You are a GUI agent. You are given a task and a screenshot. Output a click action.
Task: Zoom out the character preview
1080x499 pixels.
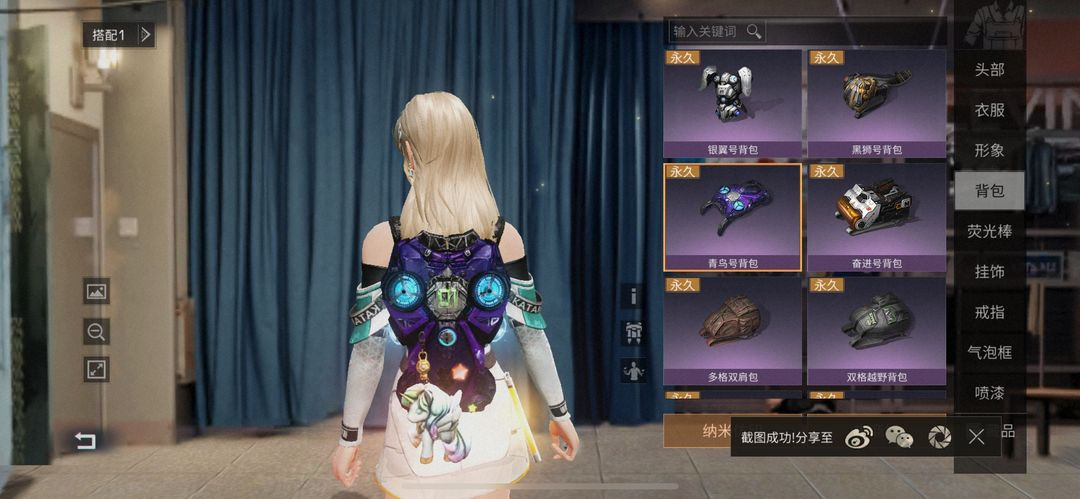[97, 331]
